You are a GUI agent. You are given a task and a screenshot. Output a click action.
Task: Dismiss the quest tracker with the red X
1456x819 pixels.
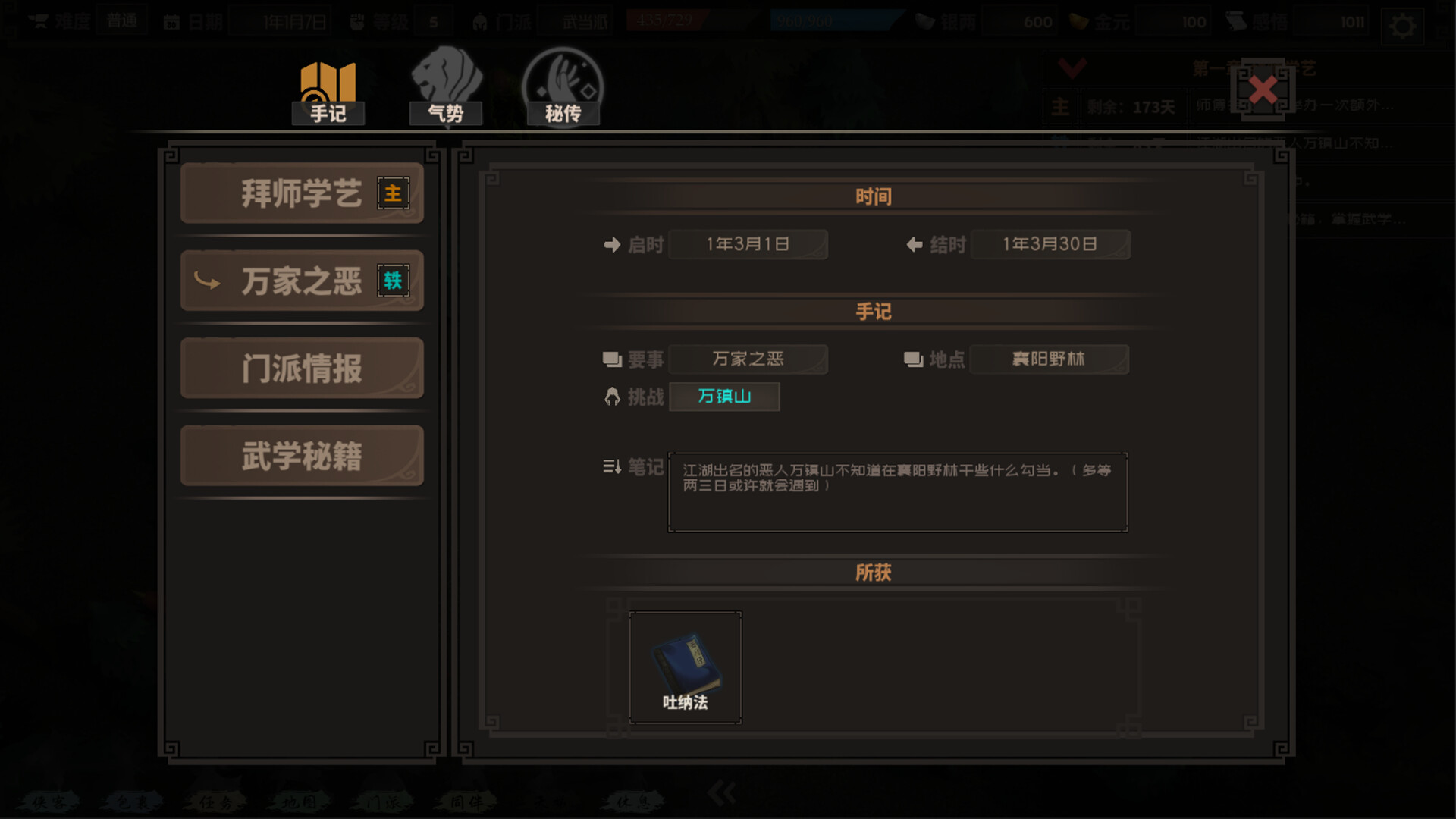tap(1262, 89)
